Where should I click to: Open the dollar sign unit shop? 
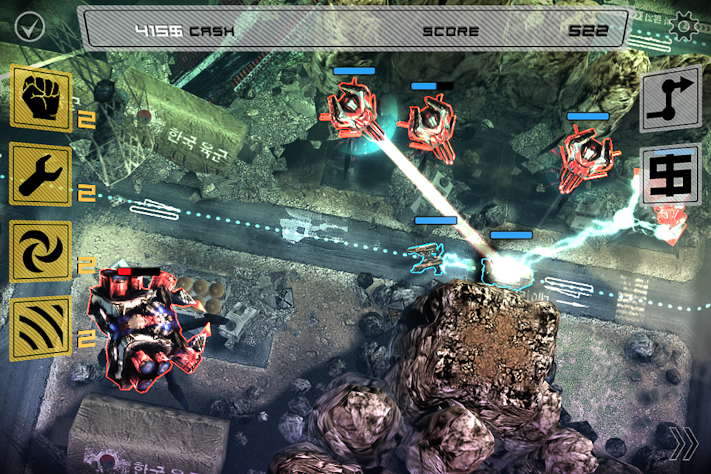[x=668, y=176]
